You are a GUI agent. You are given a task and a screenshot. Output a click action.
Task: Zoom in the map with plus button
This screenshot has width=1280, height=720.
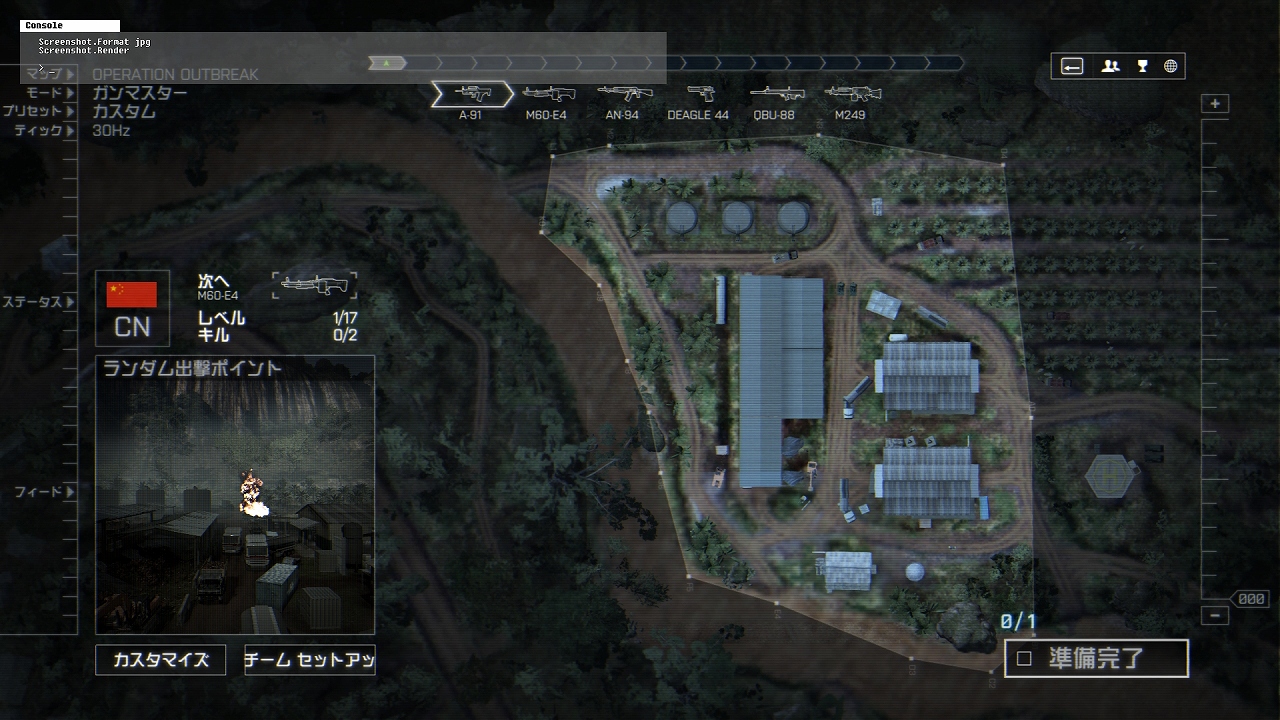click(x=1215, y=104)
